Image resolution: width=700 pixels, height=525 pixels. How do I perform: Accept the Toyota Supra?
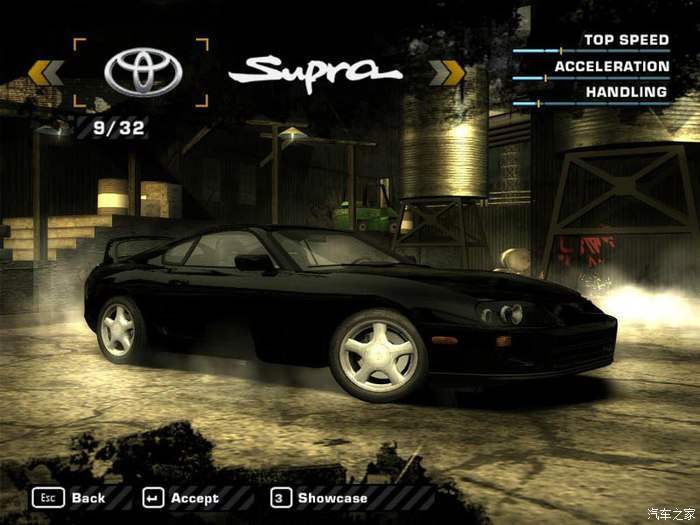(x=181, y=498)
